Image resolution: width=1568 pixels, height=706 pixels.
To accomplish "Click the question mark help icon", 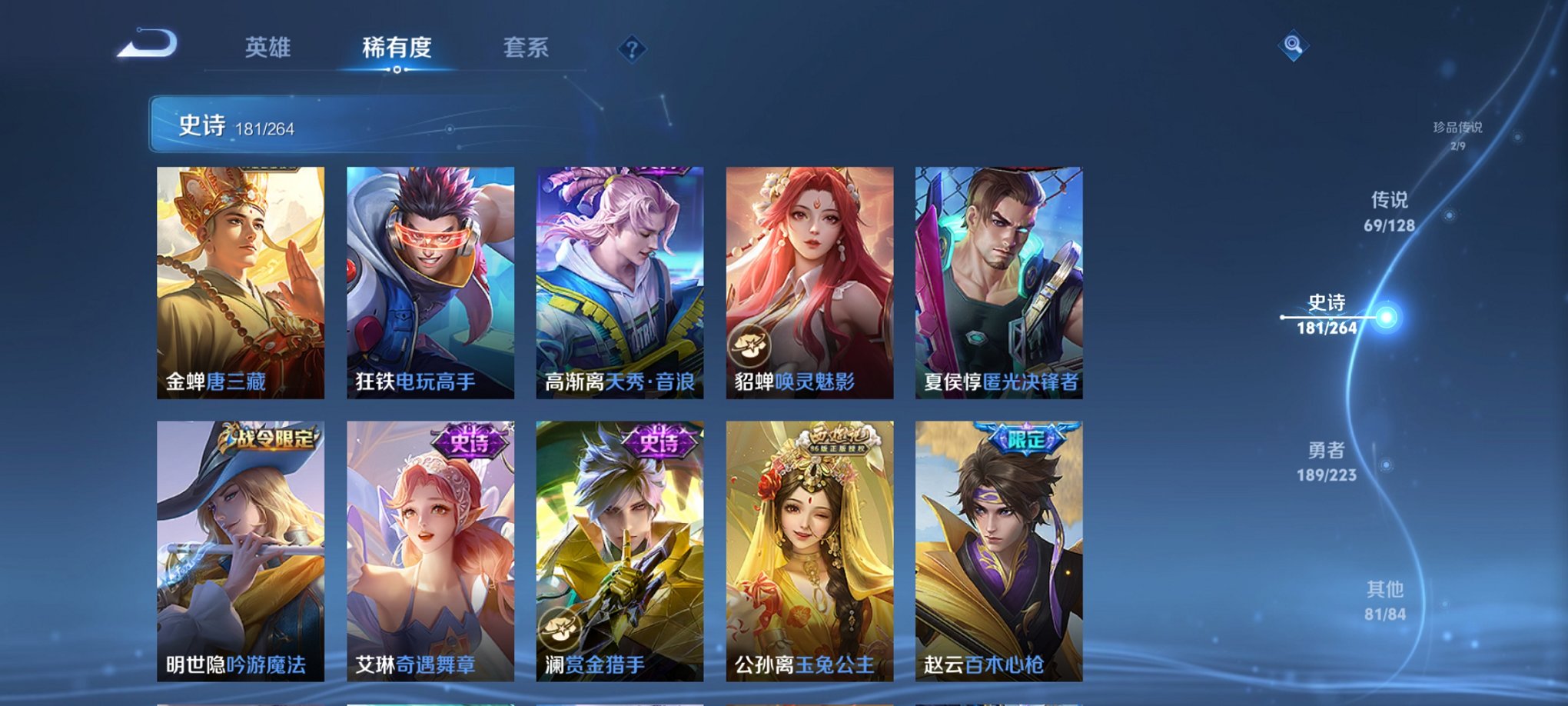I will click(x=632, y=50).
